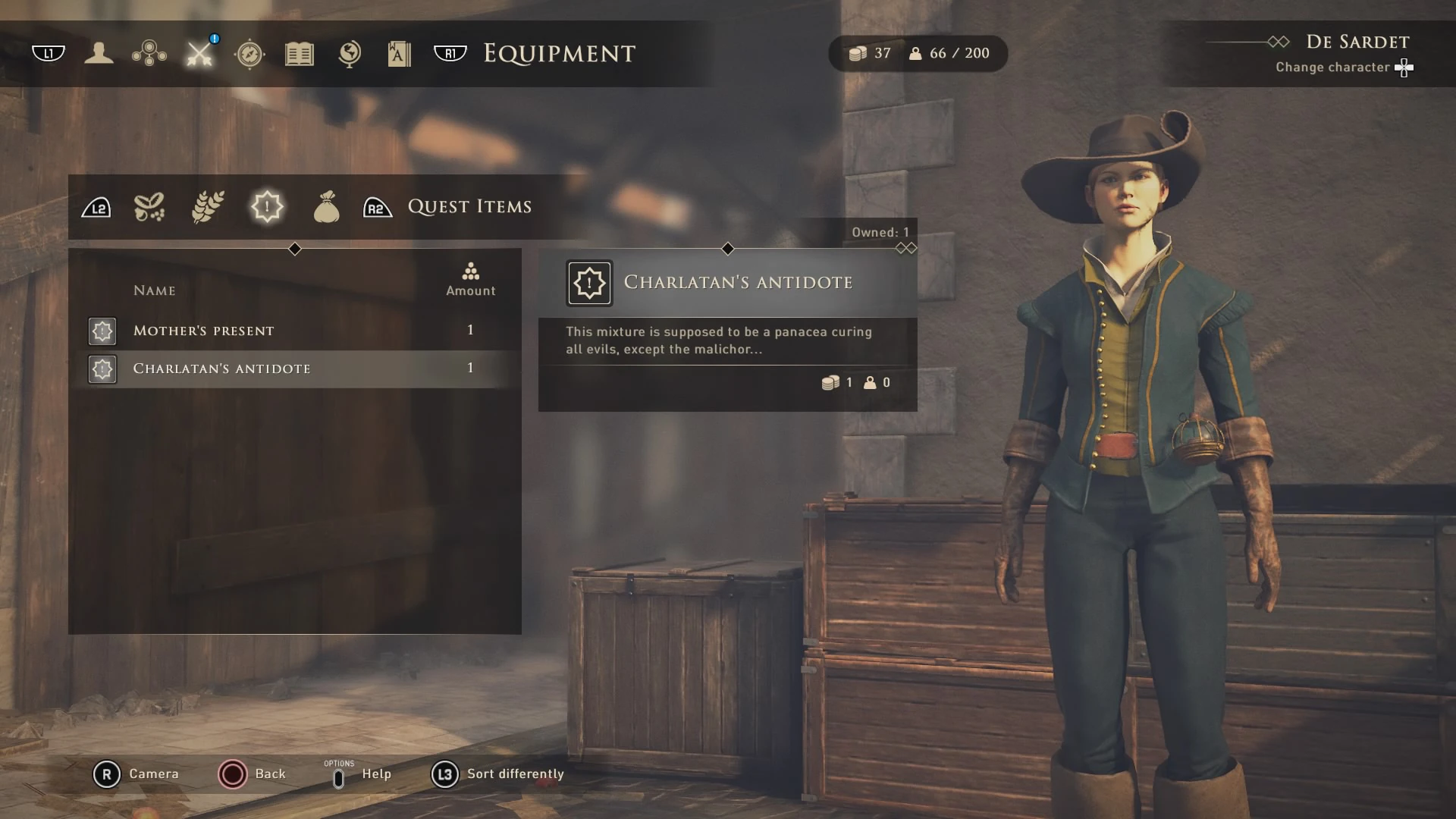This screenshot has height=819, width=1456.
Task: Select the Quest Items category icon
Action: (267, 206)
